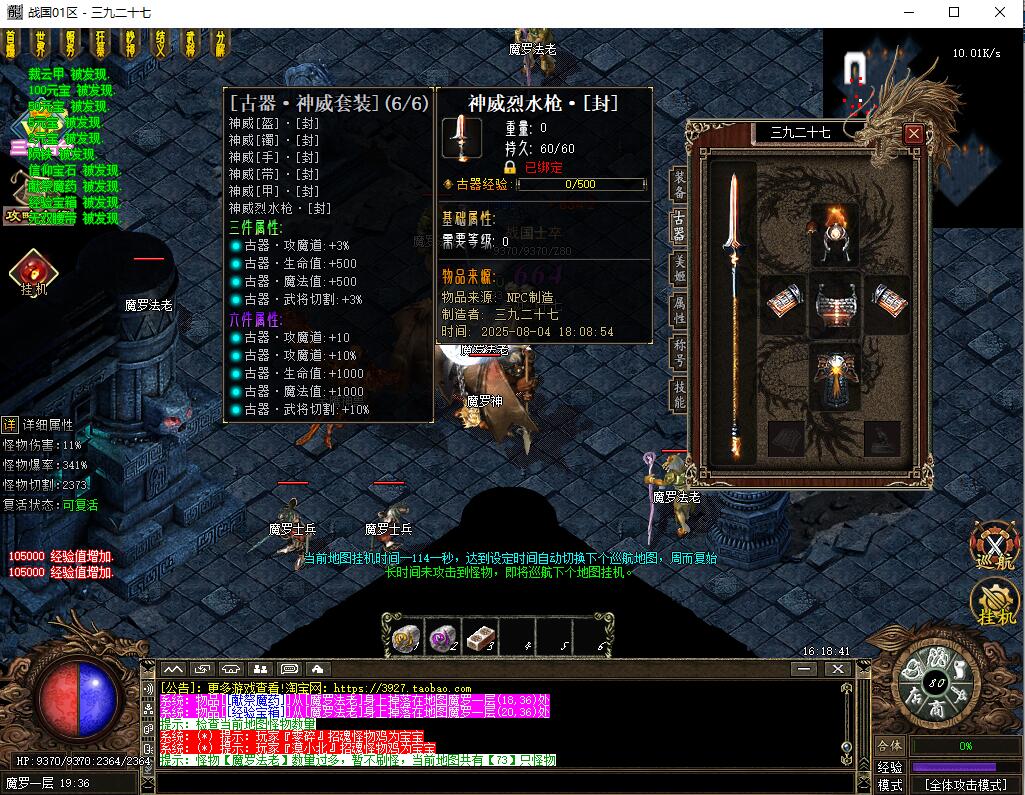Image resolution: width=1025 pixels, height=795 pixels.
Task: Select the flaming helmet equipment slot
Action: 834,229
